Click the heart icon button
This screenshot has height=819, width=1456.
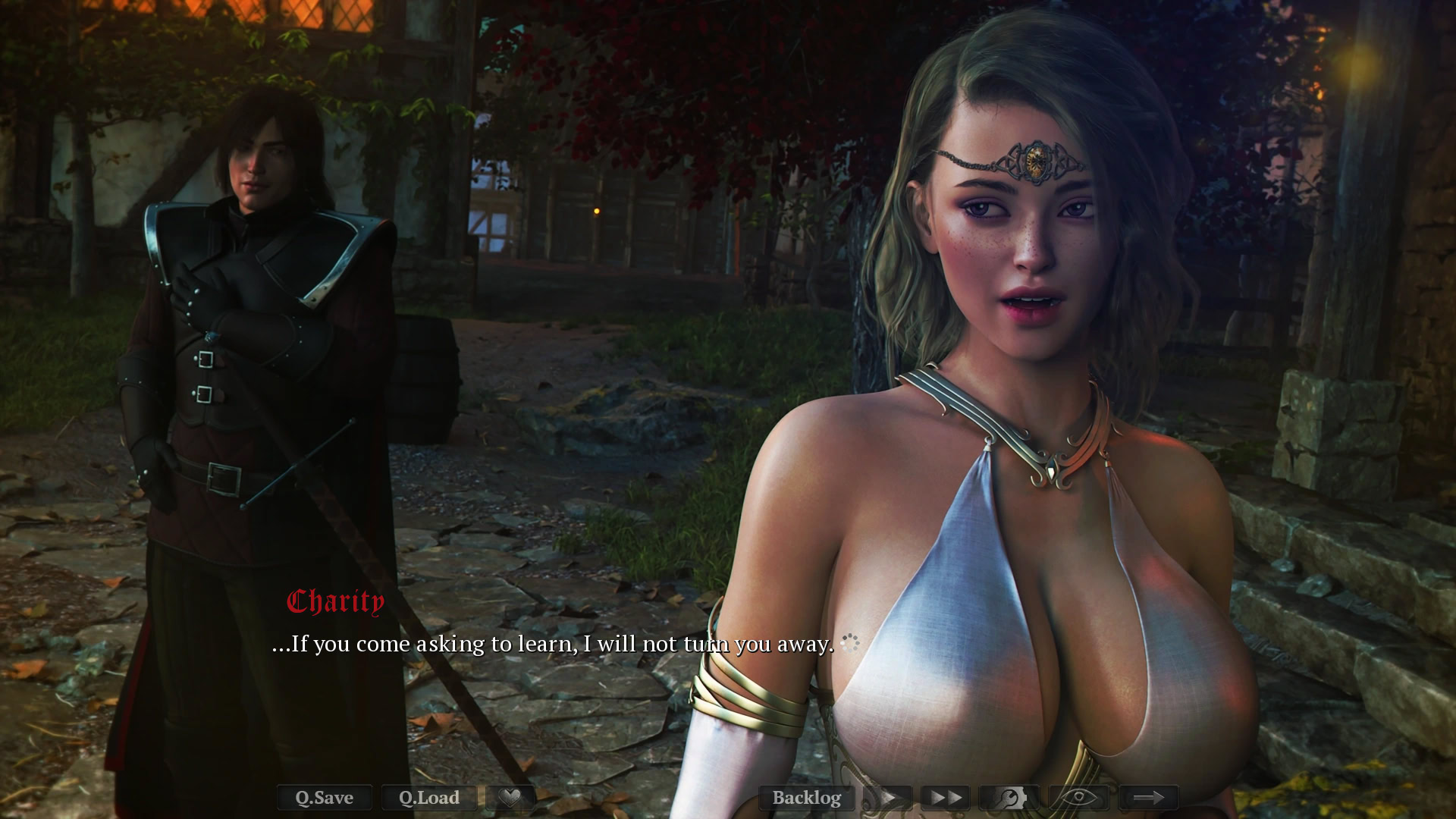point(511,798)
